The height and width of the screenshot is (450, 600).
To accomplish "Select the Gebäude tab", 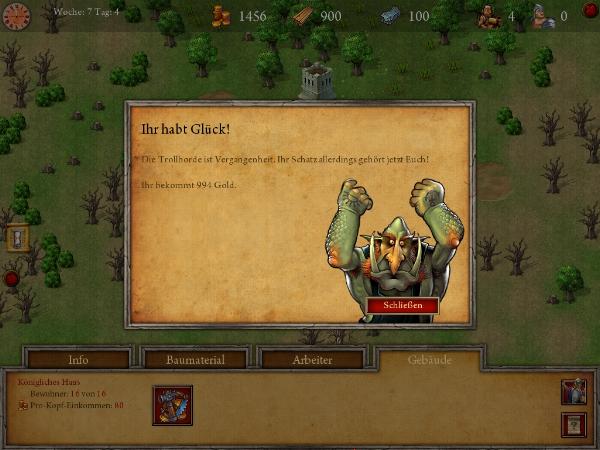I will point(429,359).
